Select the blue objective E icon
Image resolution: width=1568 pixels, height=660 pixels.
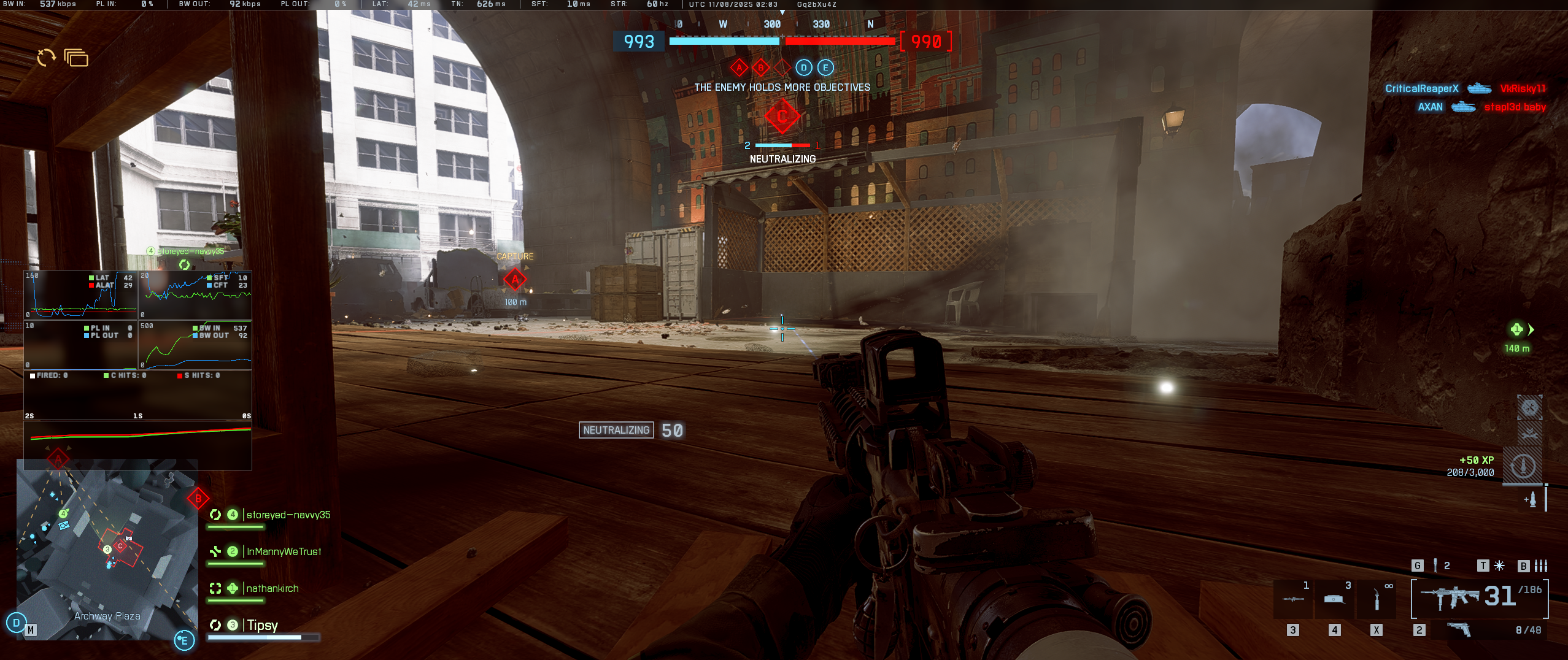pyautogui.click(x=825, y=67)
